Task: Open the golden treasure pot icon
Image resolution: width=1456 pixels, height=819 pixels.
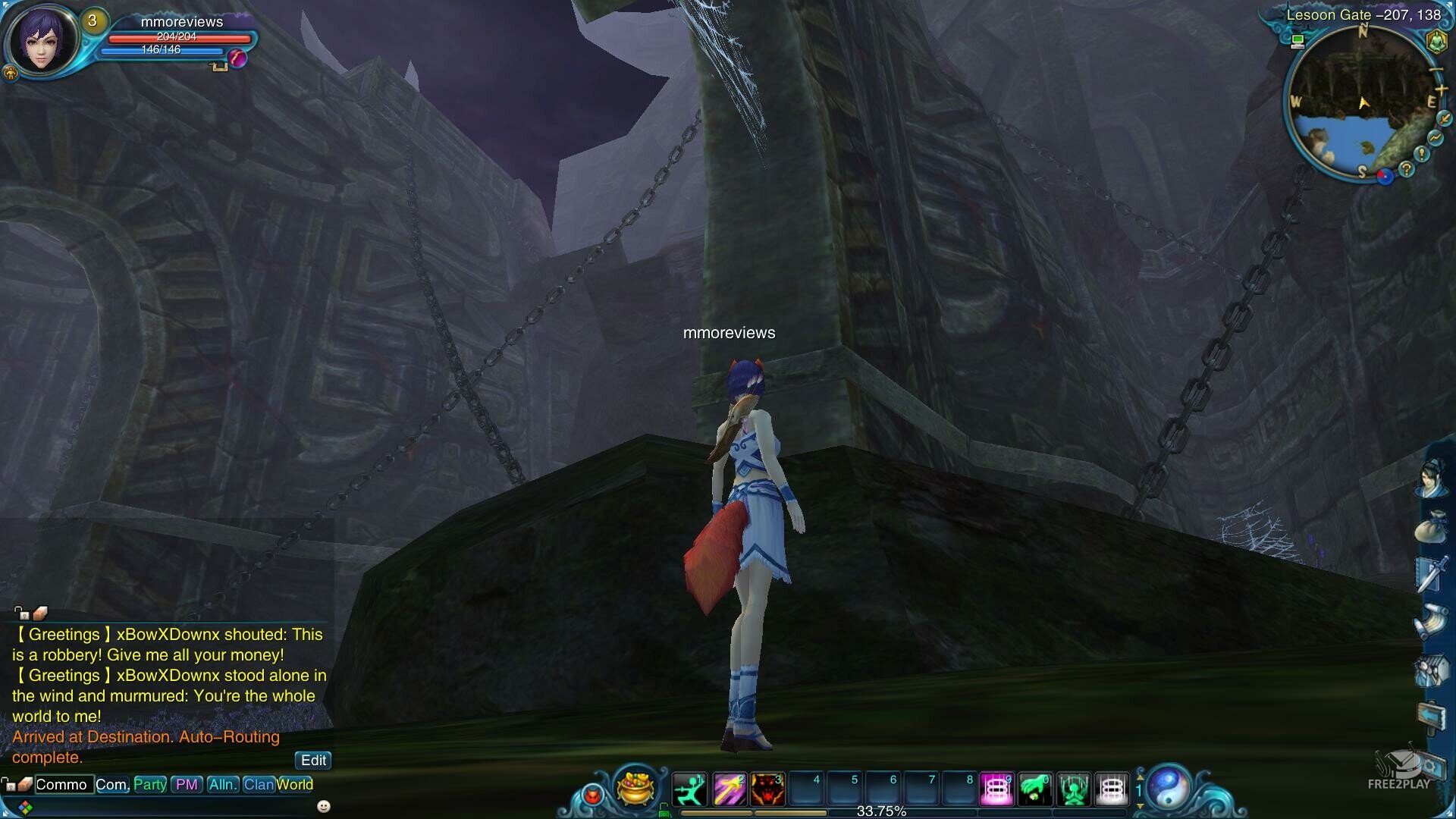Action: click(x=635, y=787)
